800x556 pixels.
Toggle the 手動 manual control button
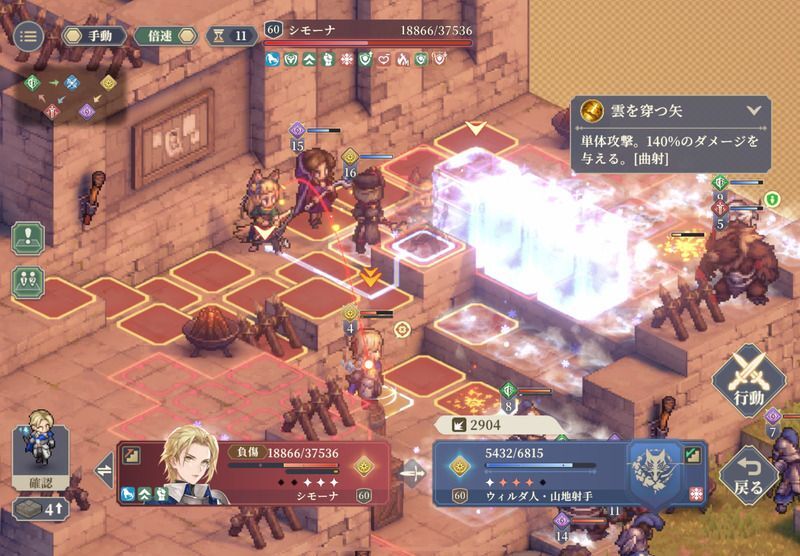click(94, 36)
